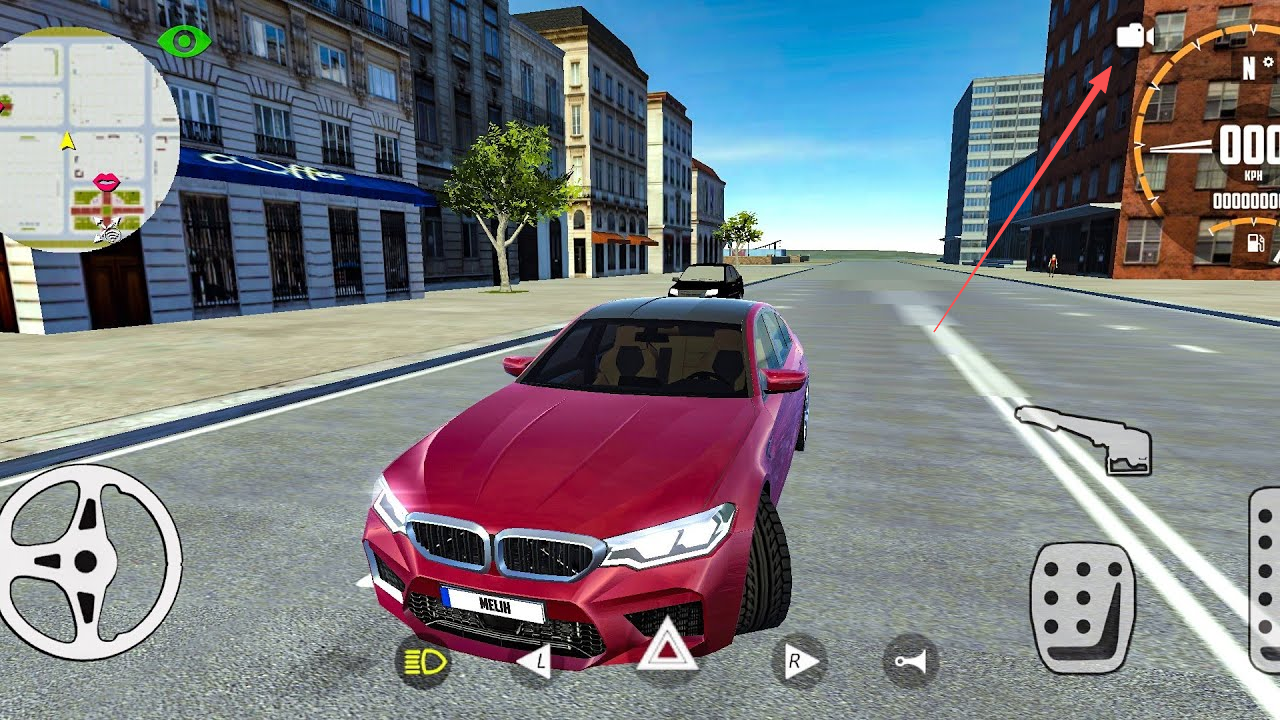This screenshot has height=720, width=1280.
Task: Toggle the headlights button
Action: point(423,661)
